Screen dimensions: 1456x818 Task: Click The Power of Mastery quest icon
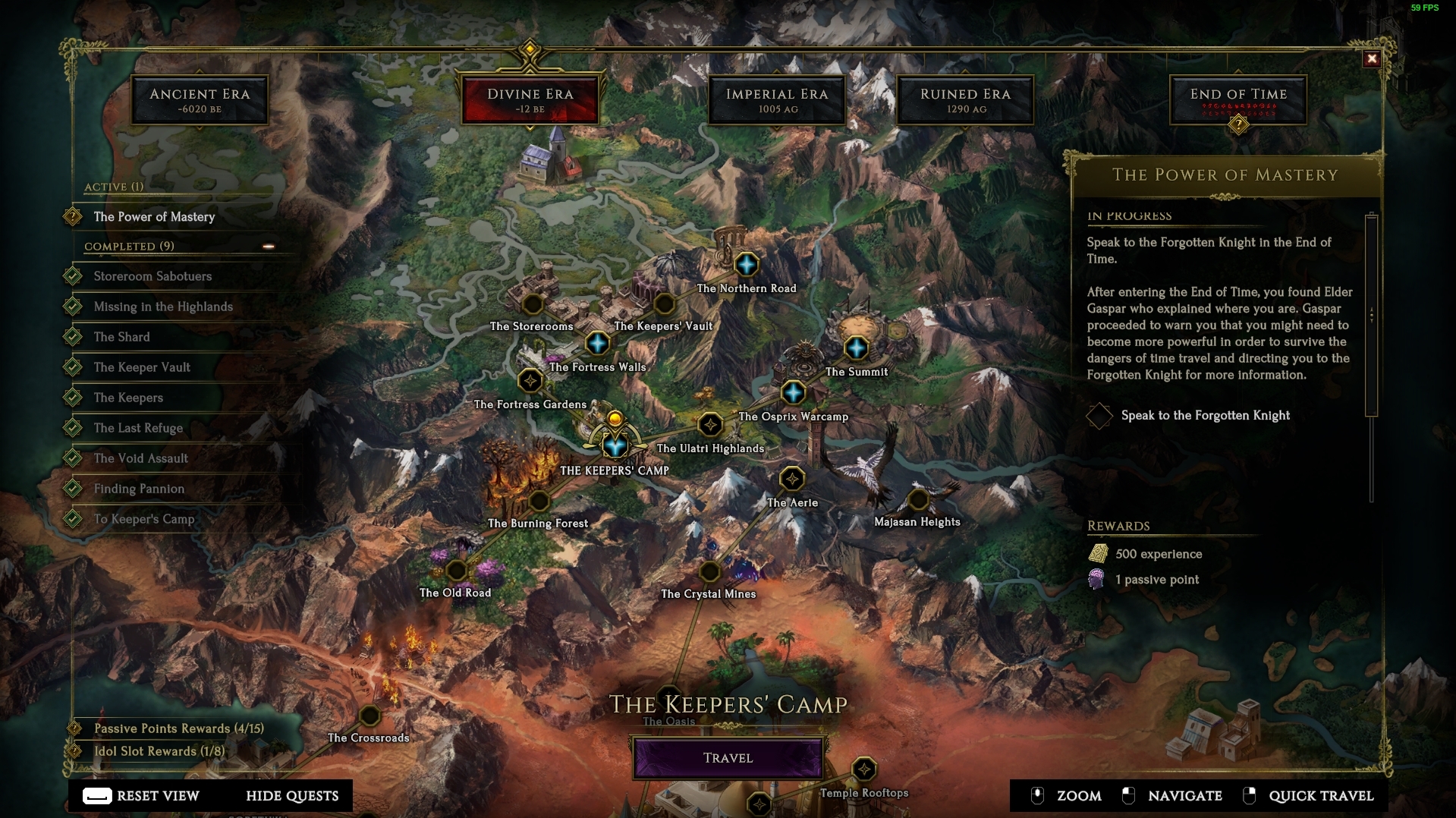pyautogui.click(x=71, y=216)
